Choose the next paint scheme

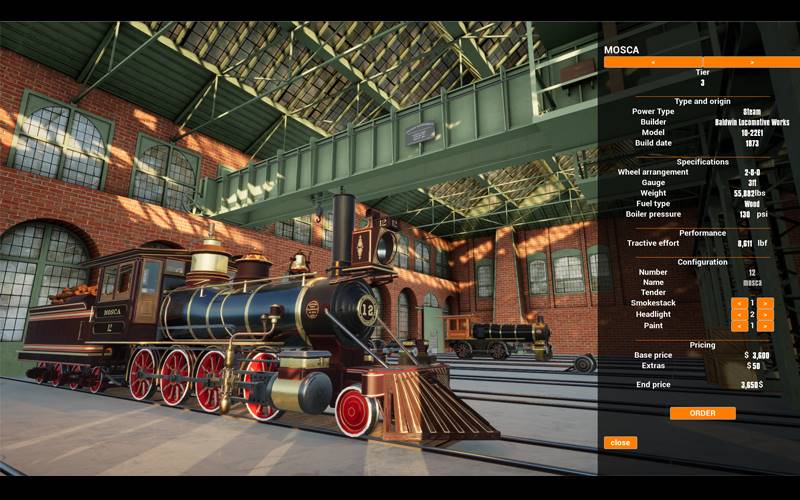click(x=766, y=326)
